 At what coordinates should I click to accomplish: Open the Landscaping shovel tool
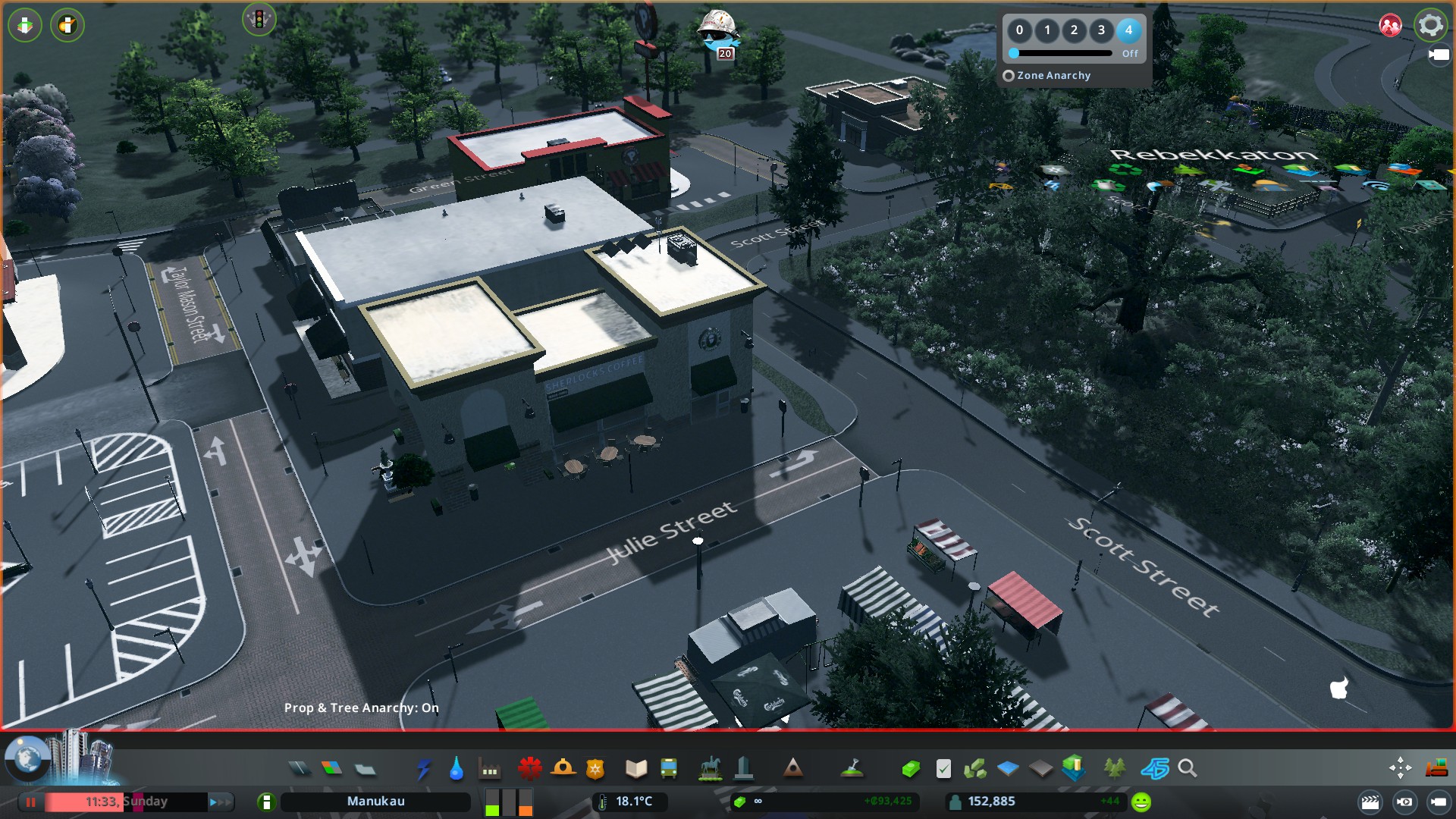pyautogui.click(x=852, y=769)
